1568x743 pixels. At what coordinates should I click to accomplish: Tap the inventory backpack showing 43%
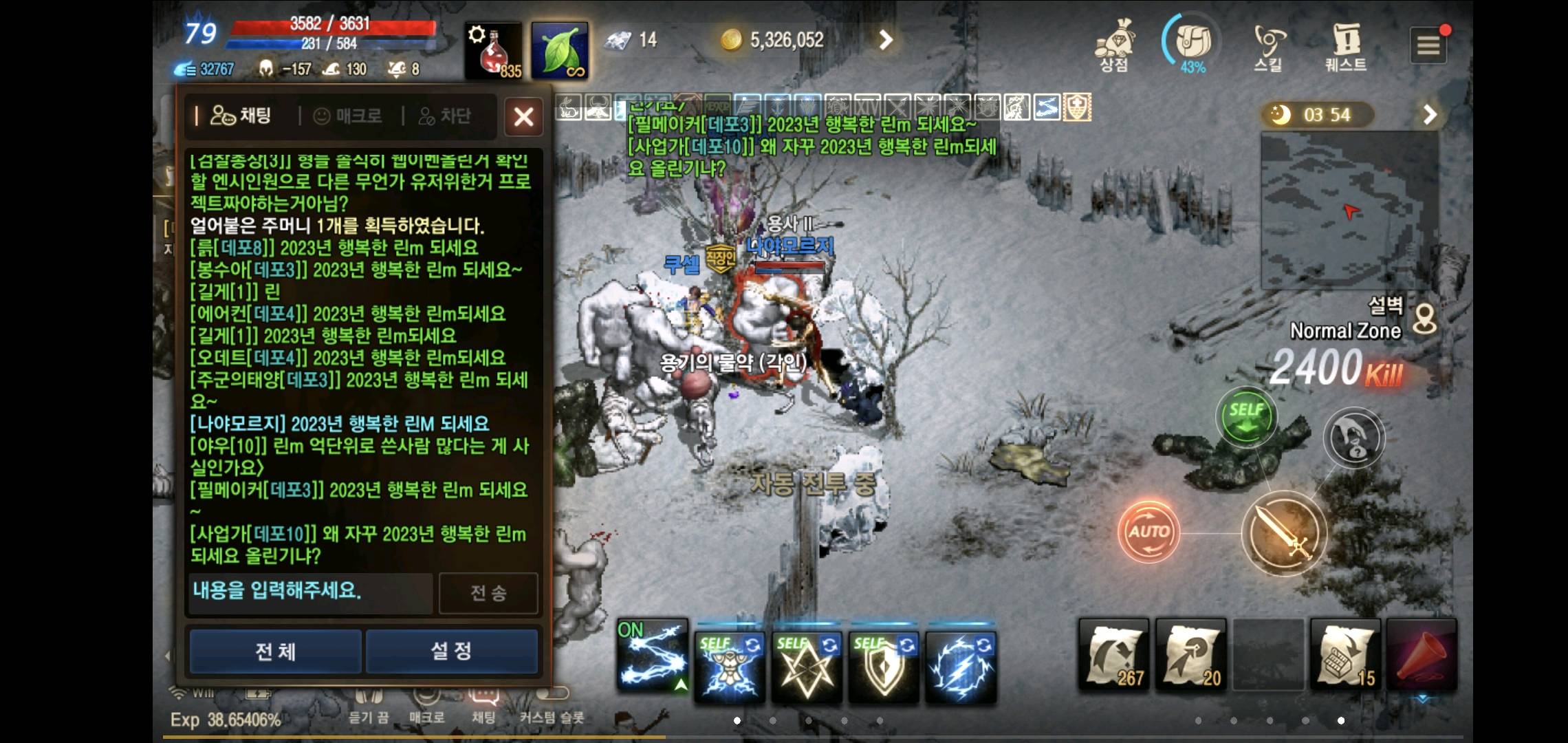(x=1194, y=41)
